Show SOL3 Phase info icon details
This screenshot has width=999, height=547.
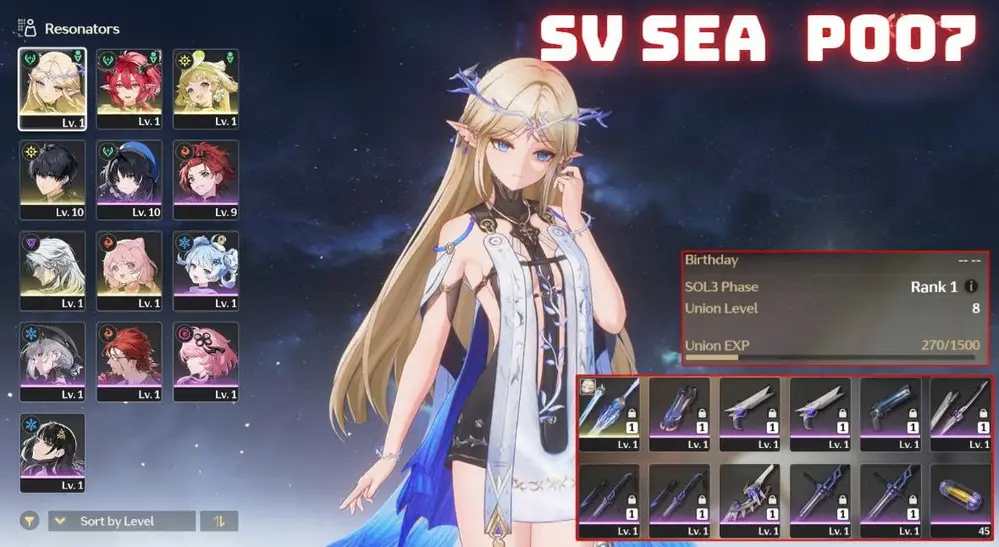pos(971,287)
